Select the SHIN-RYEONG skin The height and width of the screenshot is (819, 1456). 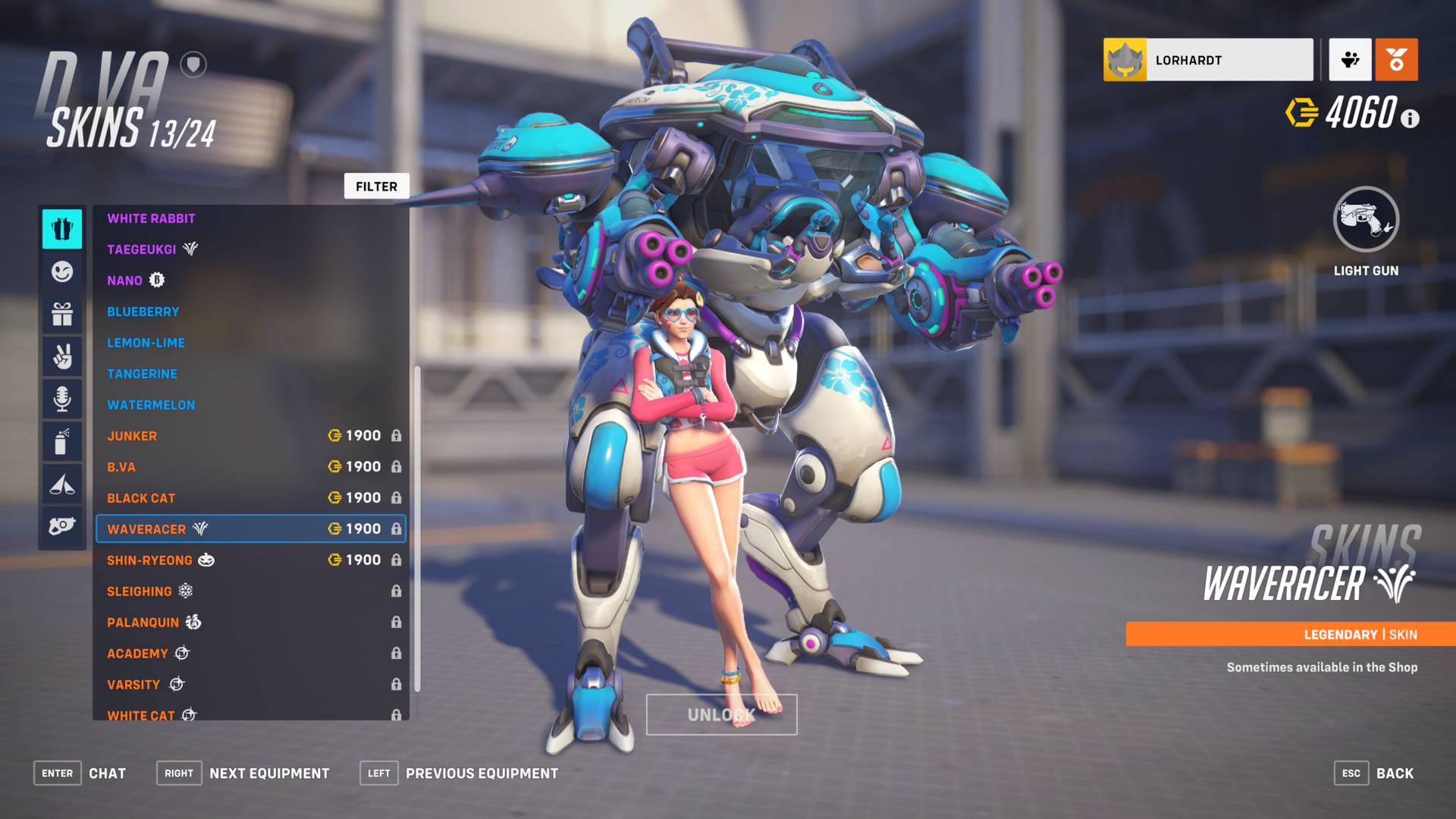coord(149,560)
